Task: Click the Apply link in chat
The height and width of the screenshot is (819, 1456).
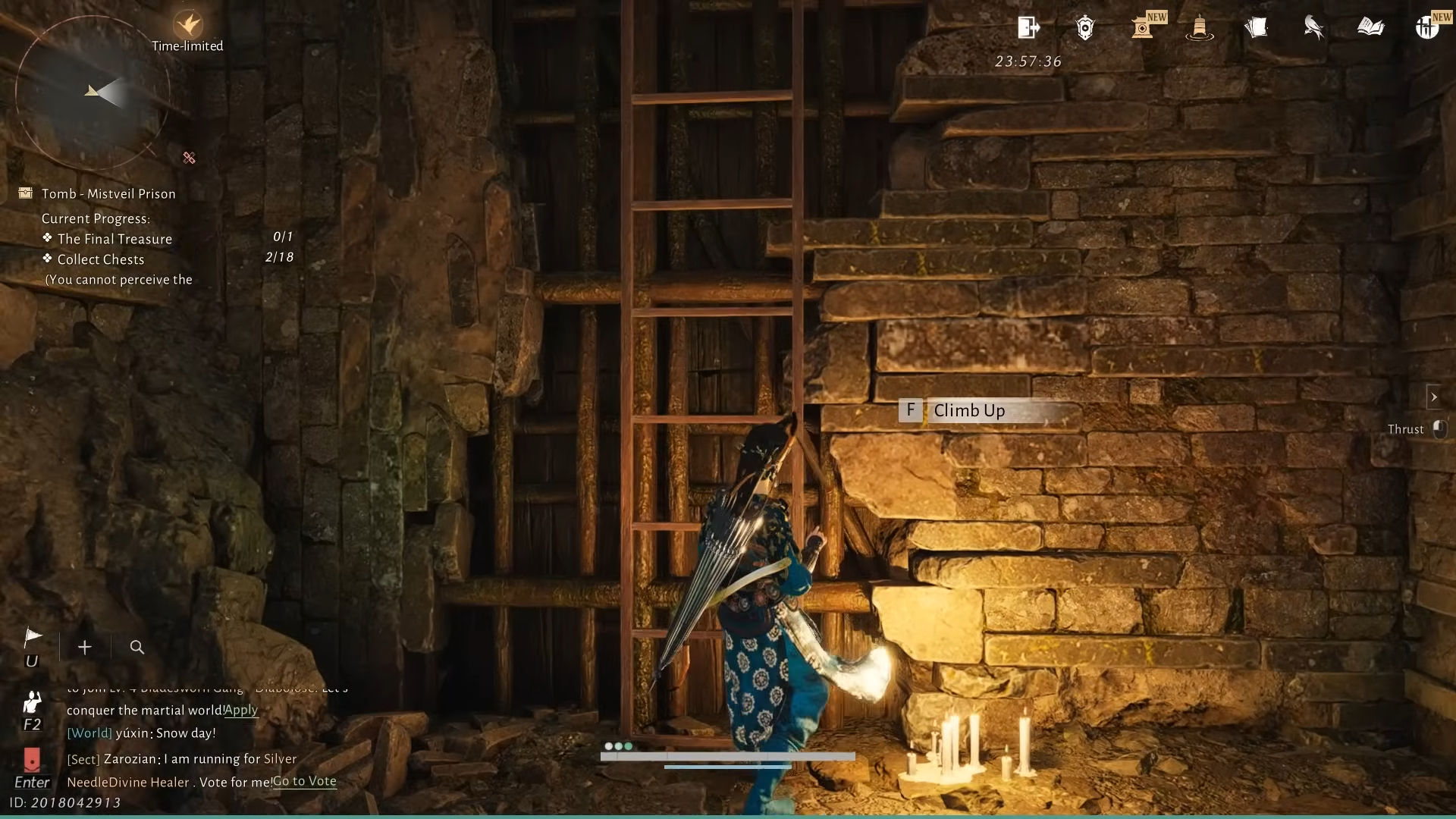Action: [241, 710]
